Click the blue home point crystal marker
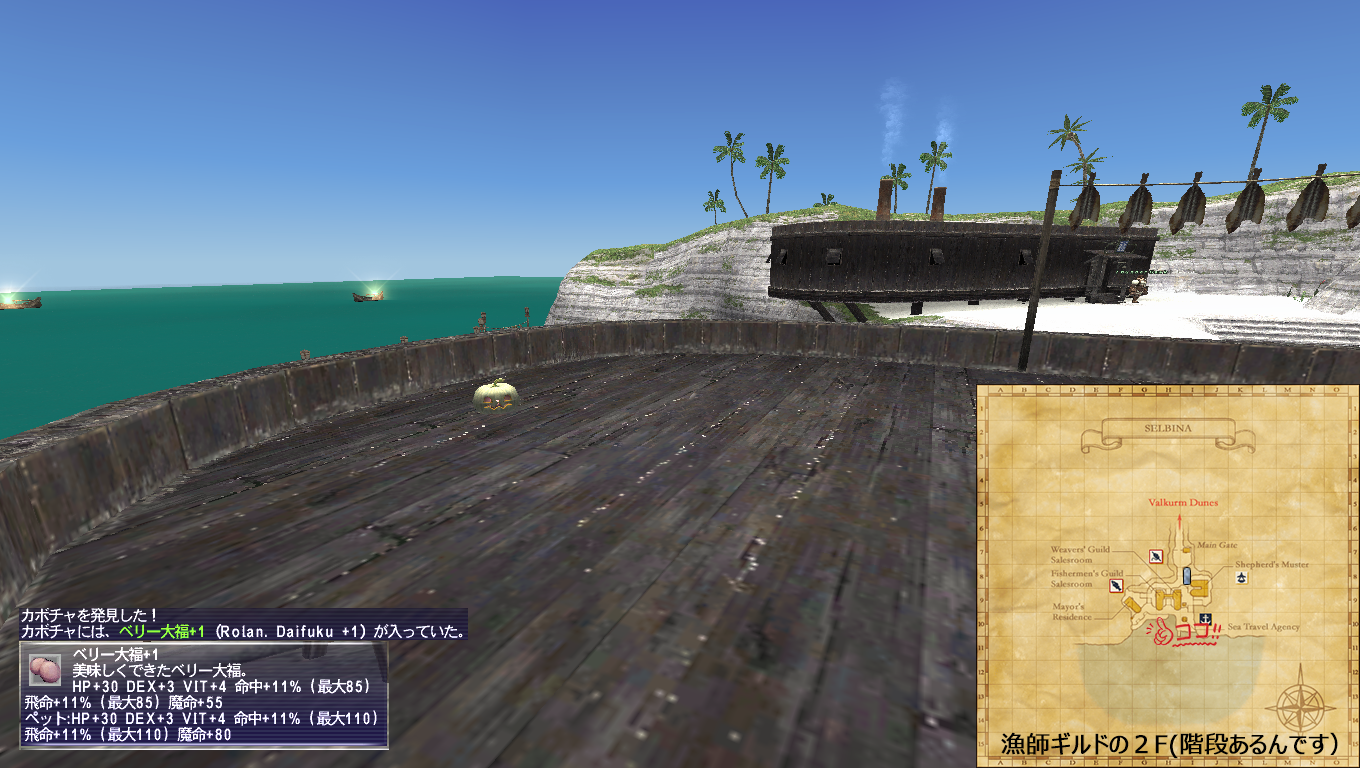Image resolution: width=1360 pixels, height=768 pixels. (x=1187, y=576)
